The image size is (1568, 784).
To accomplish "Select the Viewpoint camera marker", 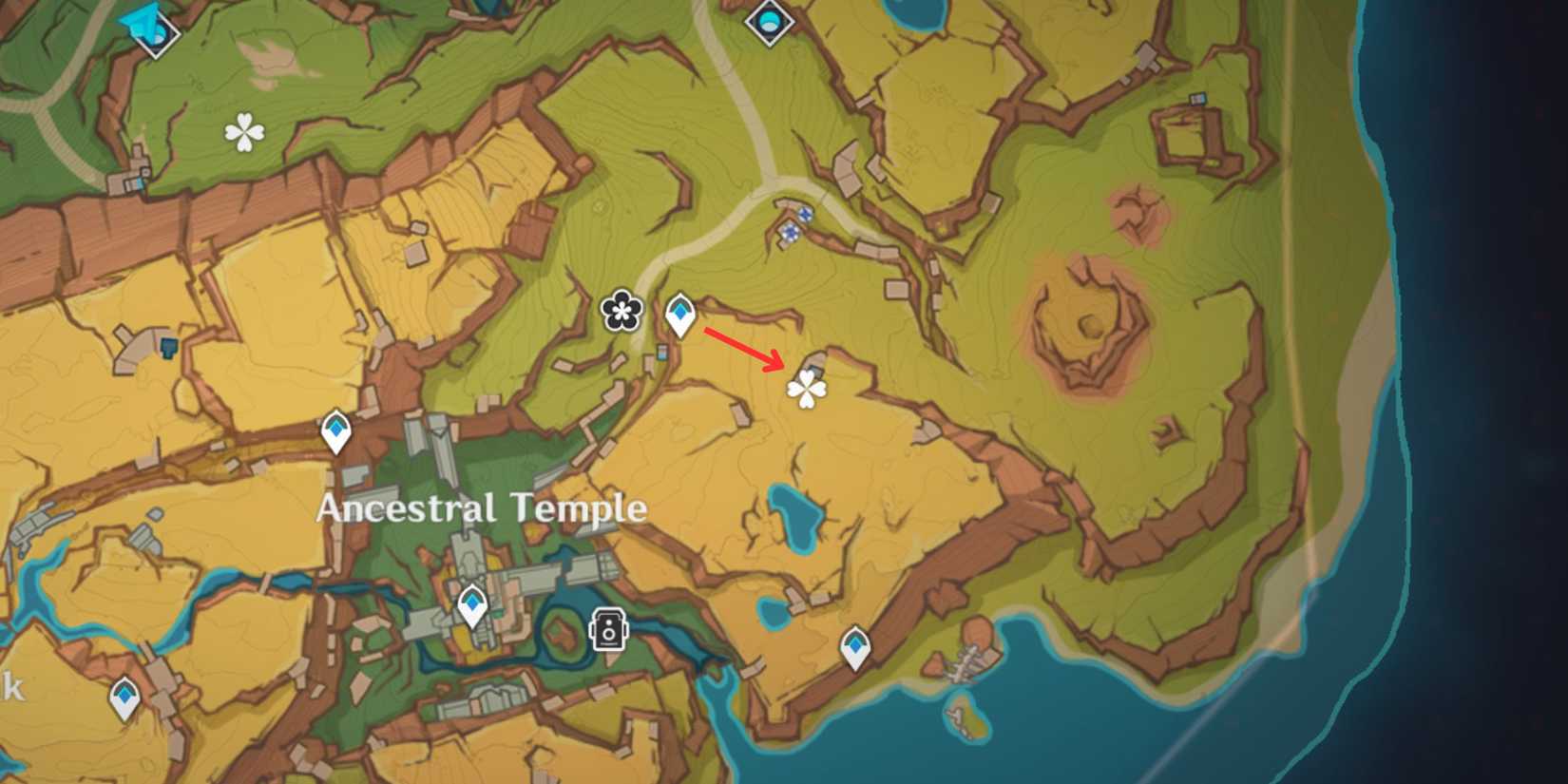I will [x=608, y=630].
